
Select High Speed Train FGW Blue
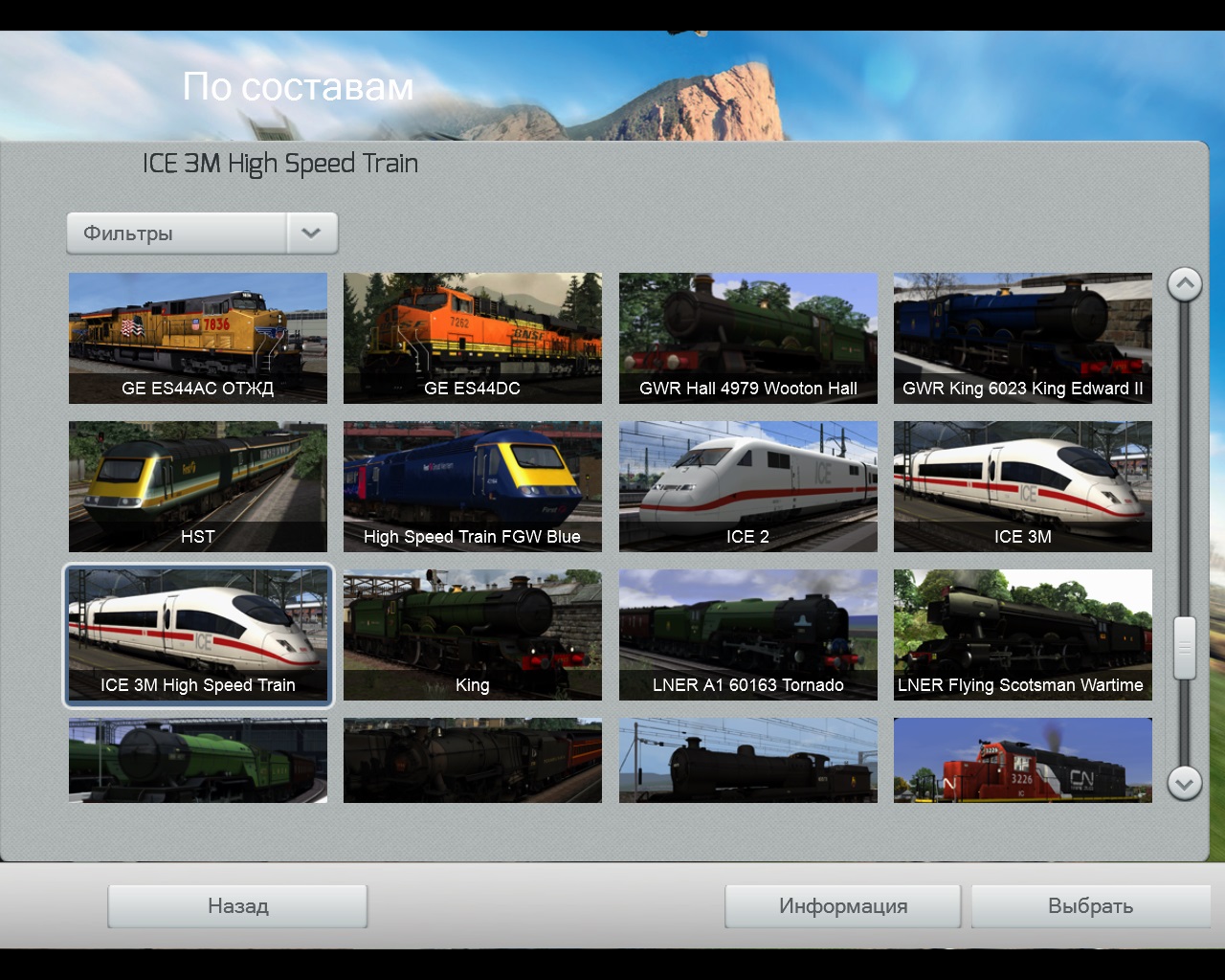point(473,485)
